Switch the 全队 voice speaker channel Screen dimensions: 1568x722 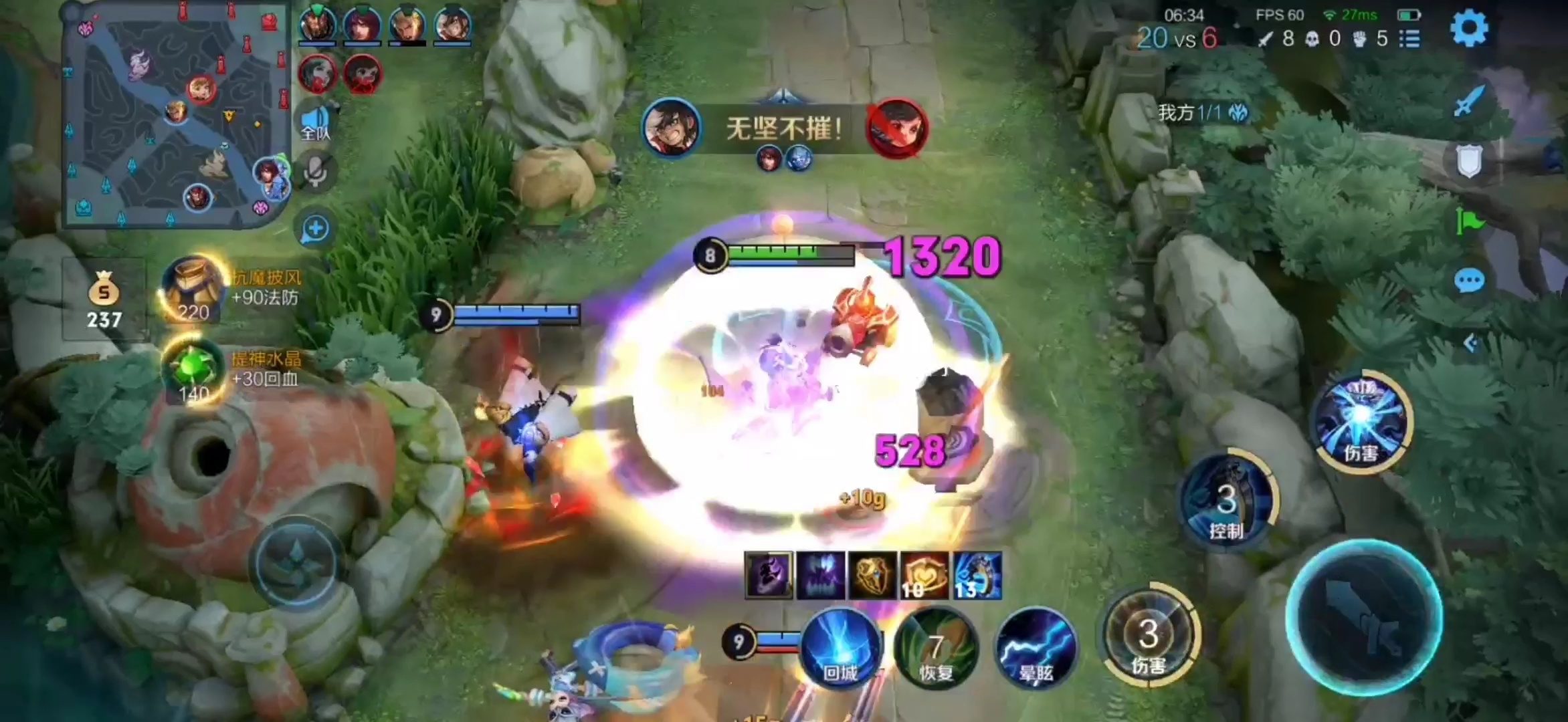coord(315,123)
